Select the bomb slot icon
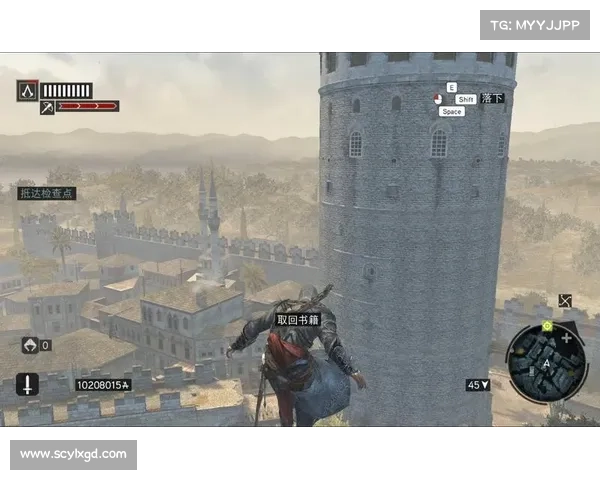 (30, 345)
